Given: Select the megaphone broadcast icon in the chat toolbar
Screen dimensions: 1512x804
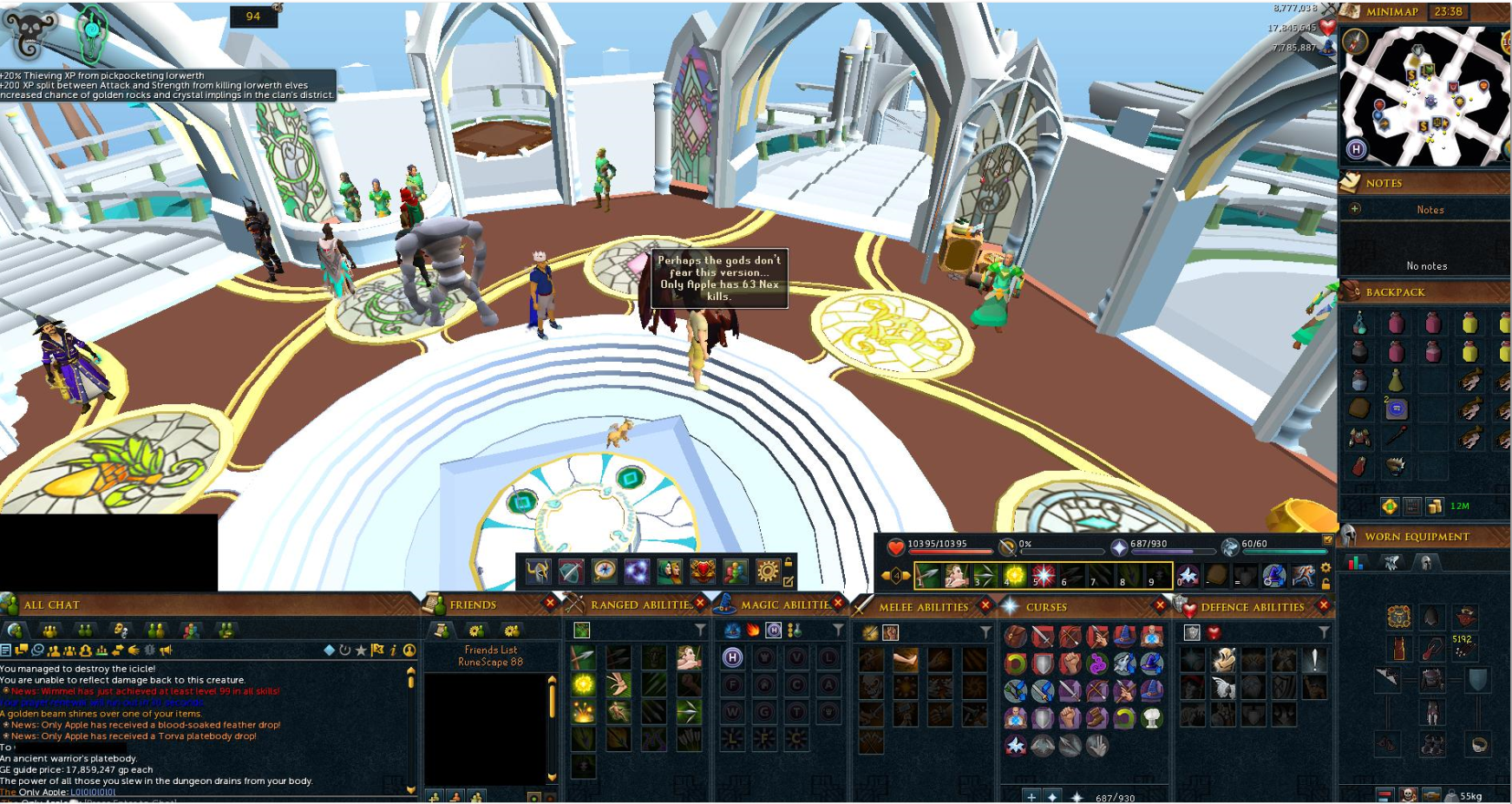Looking at the screenshot, I should pos(166,650).
